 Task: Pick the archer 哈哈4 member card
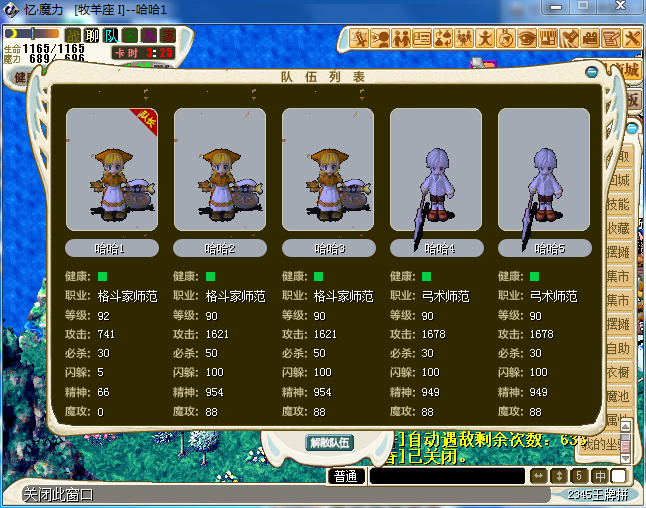[436, 172]
